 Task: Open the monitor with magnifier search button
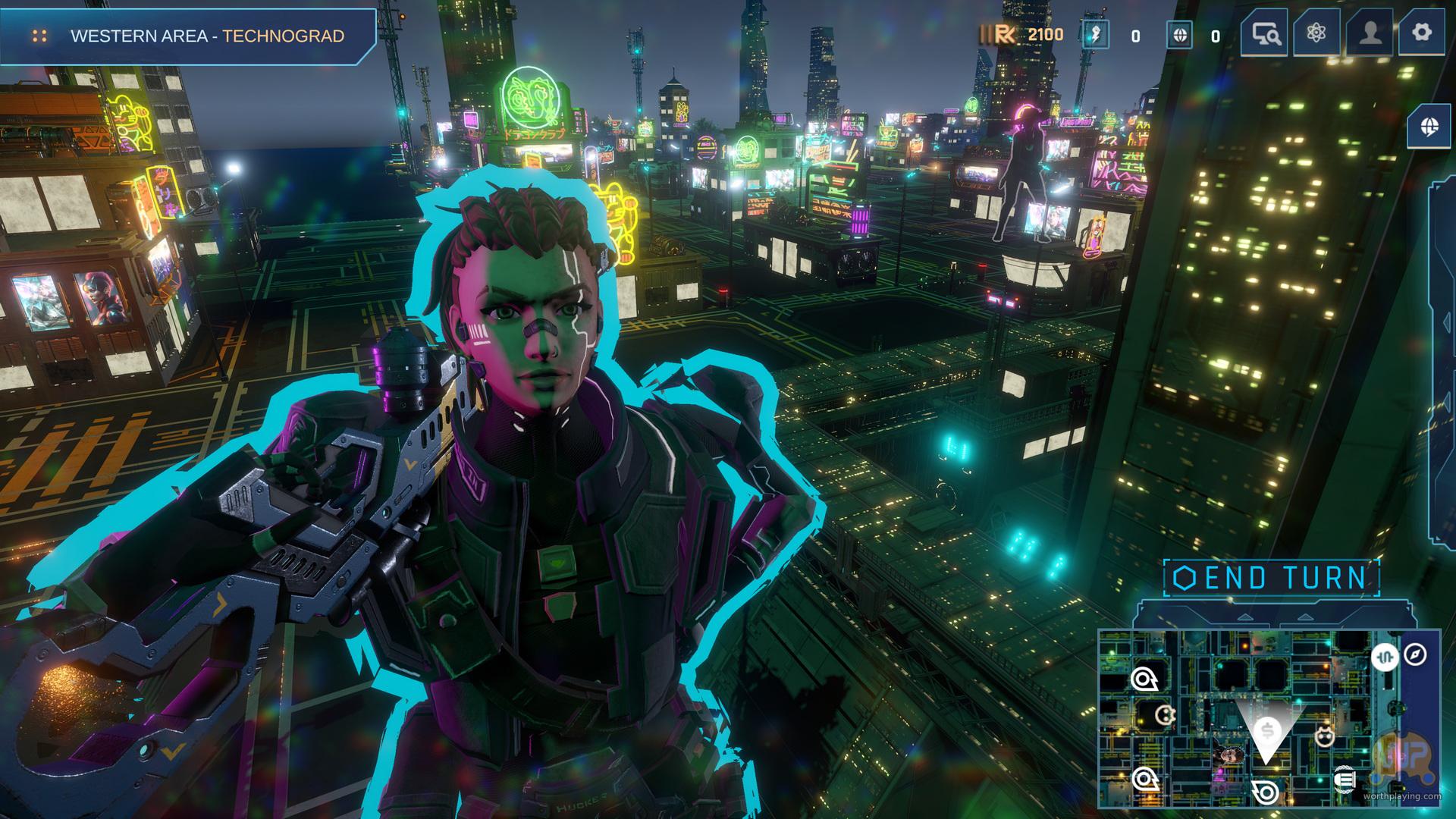click(1264, 33)
